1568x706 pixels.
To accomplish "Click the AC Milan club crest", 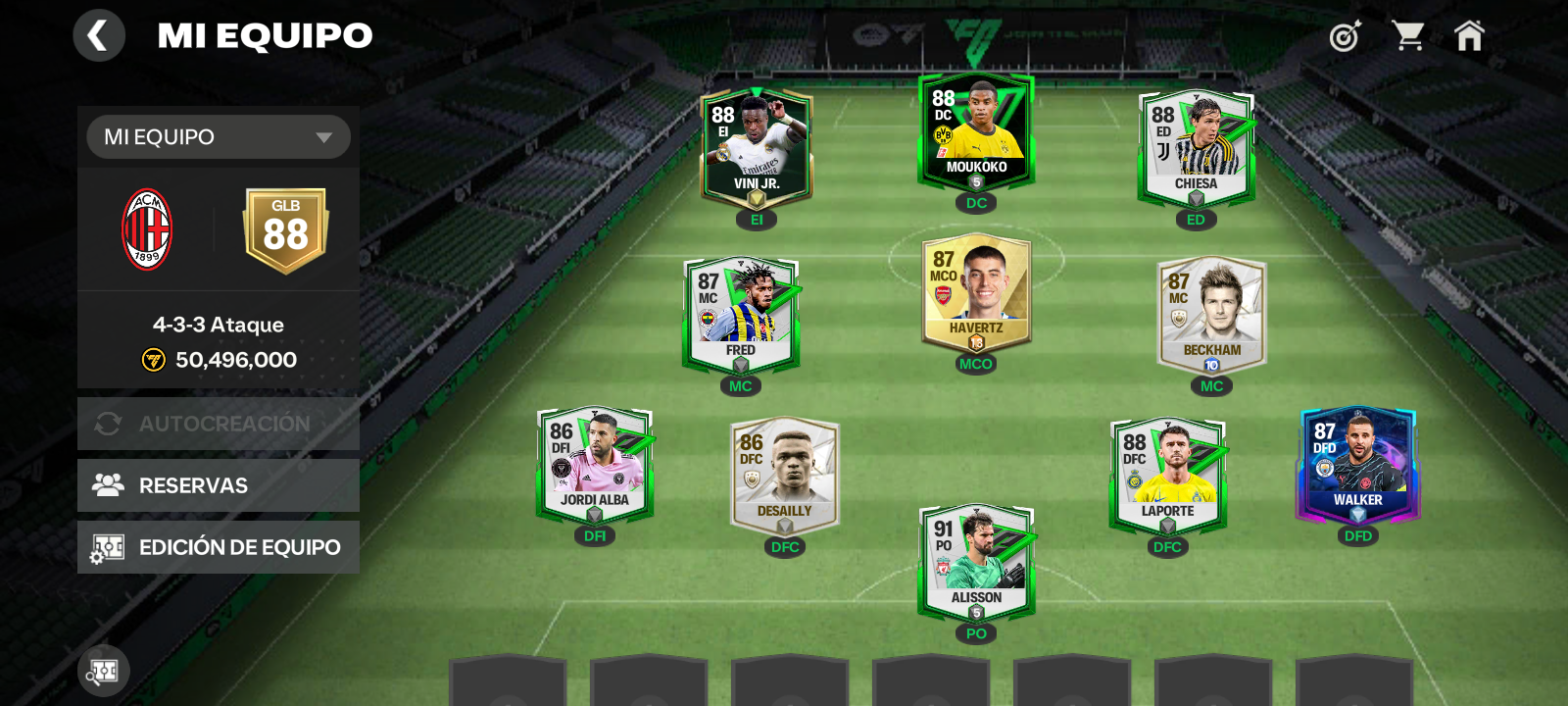I will point(147,229).
